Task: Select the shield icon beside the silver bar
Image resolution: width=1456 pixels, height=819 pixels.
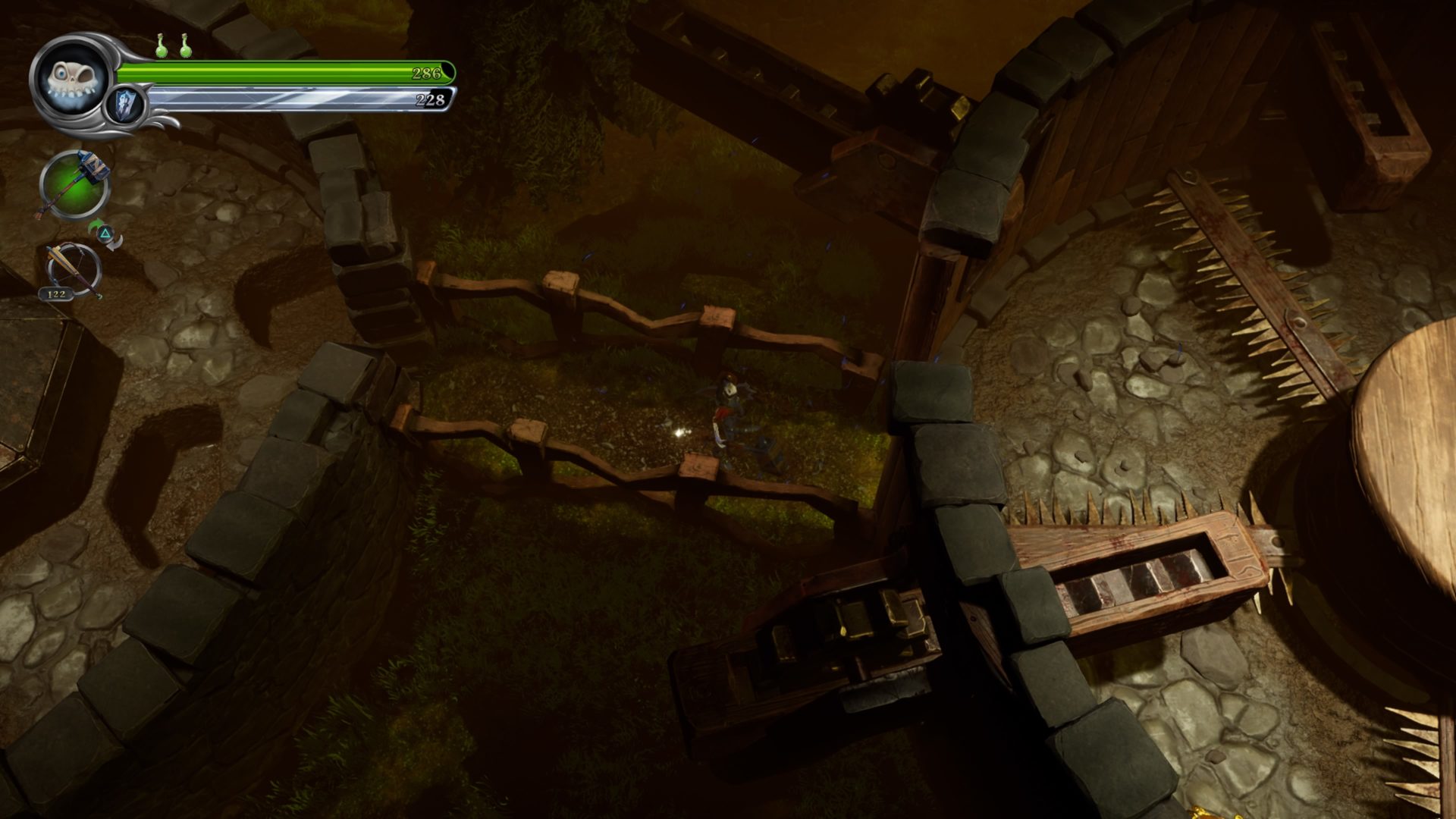Action: [x=124, y=104]
